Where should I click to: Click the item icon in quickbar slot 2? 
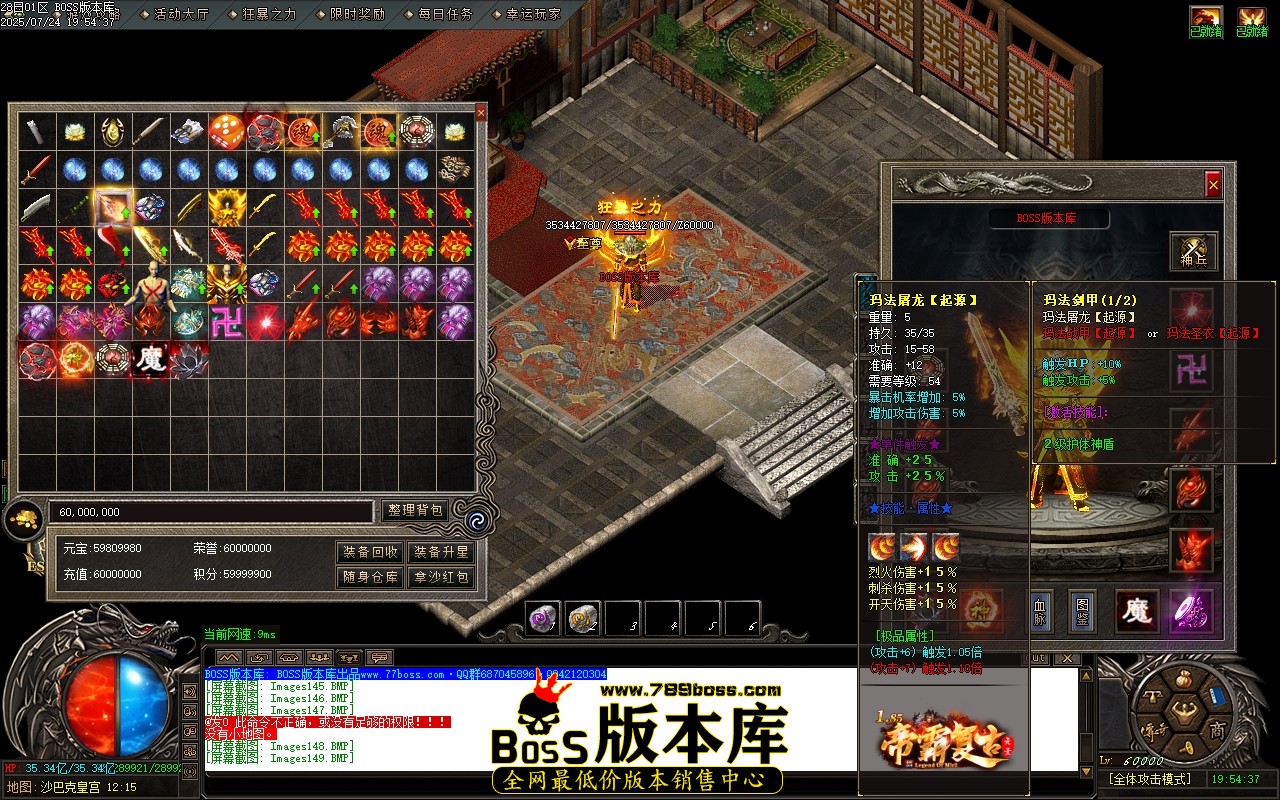pyautogui.click(x=582, y=618)
